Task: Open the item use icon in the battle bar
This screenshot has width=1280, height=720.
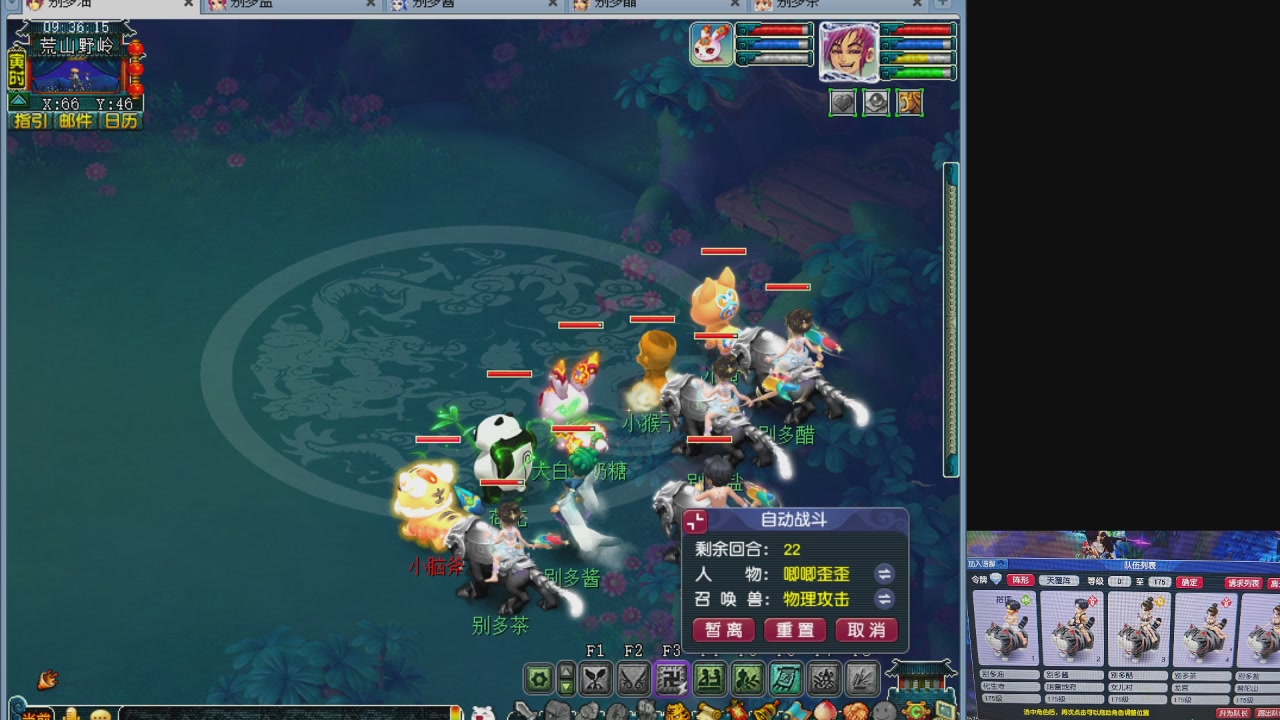Action: (x=785, y=679)
